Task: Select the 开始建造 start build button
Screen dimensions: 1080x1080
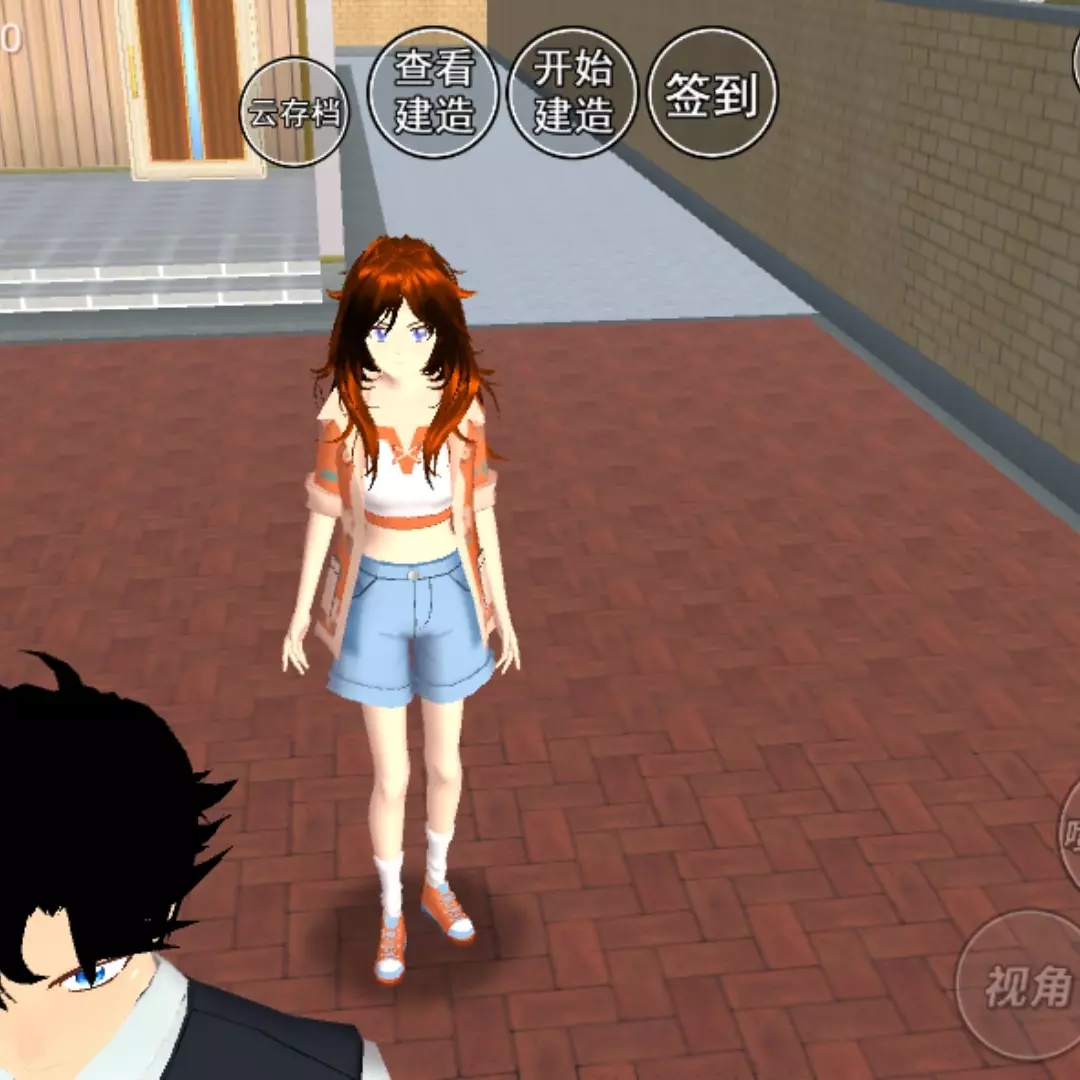Action: 573,92
